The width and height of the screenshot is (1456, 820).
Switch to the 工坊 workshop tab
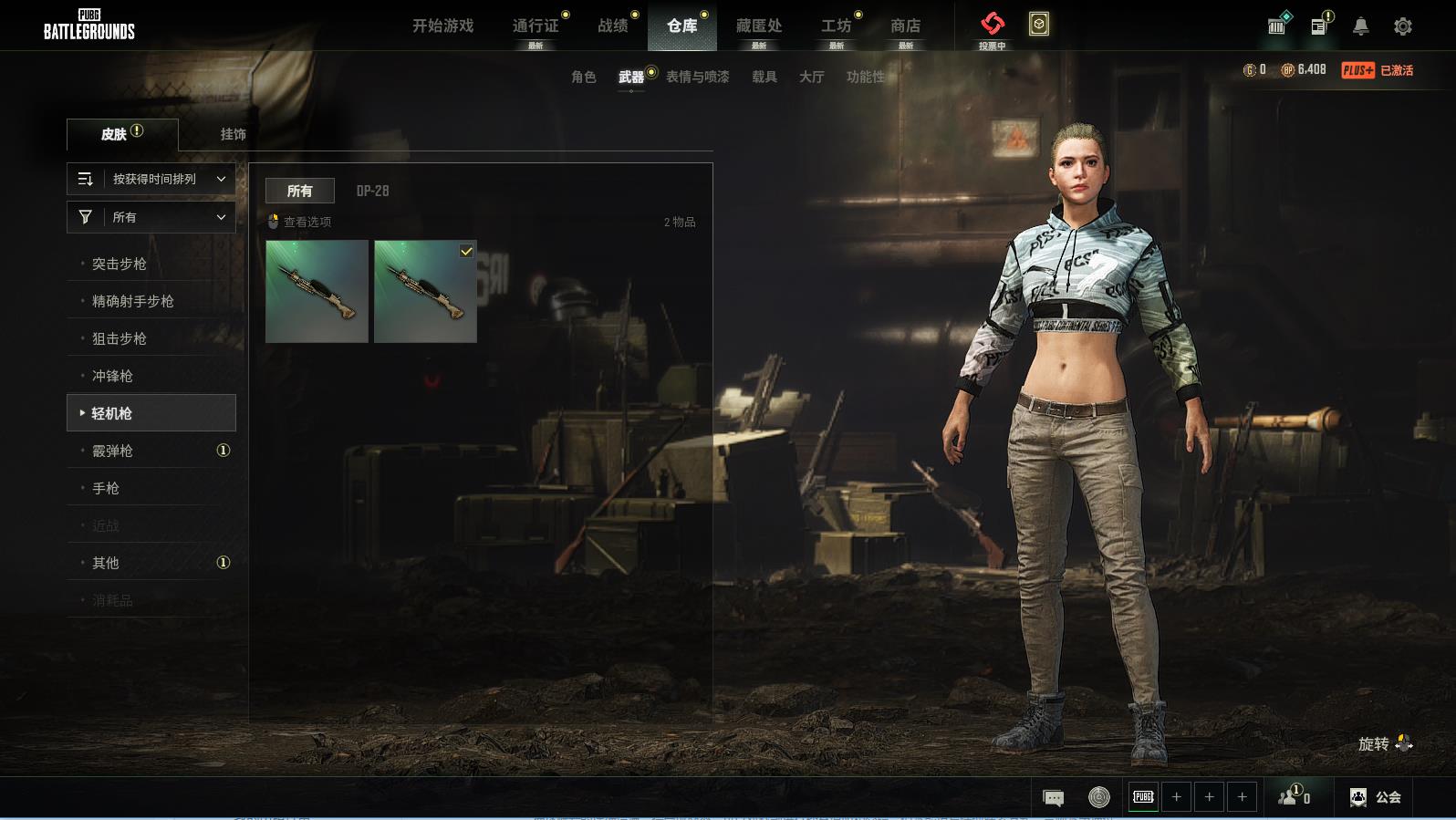click(x=836, y=26)
